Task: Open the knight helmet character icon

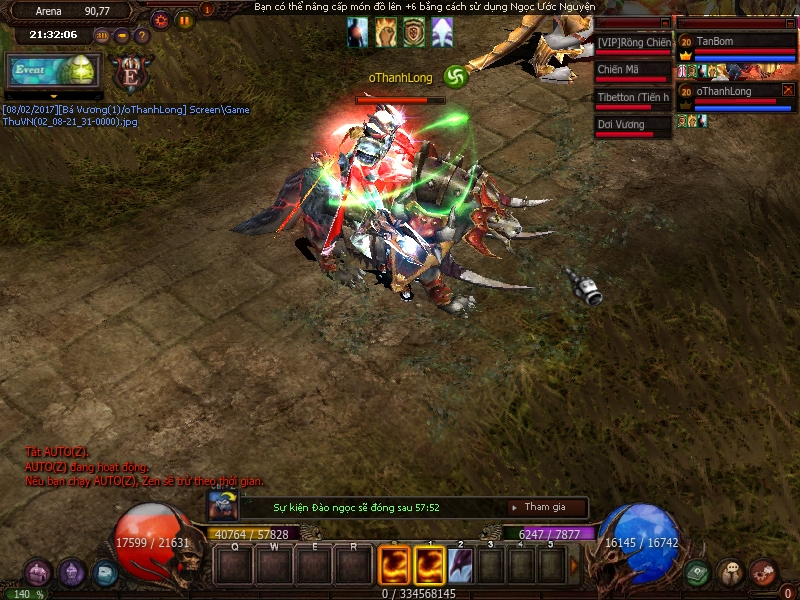Action: tap(72, 573)
